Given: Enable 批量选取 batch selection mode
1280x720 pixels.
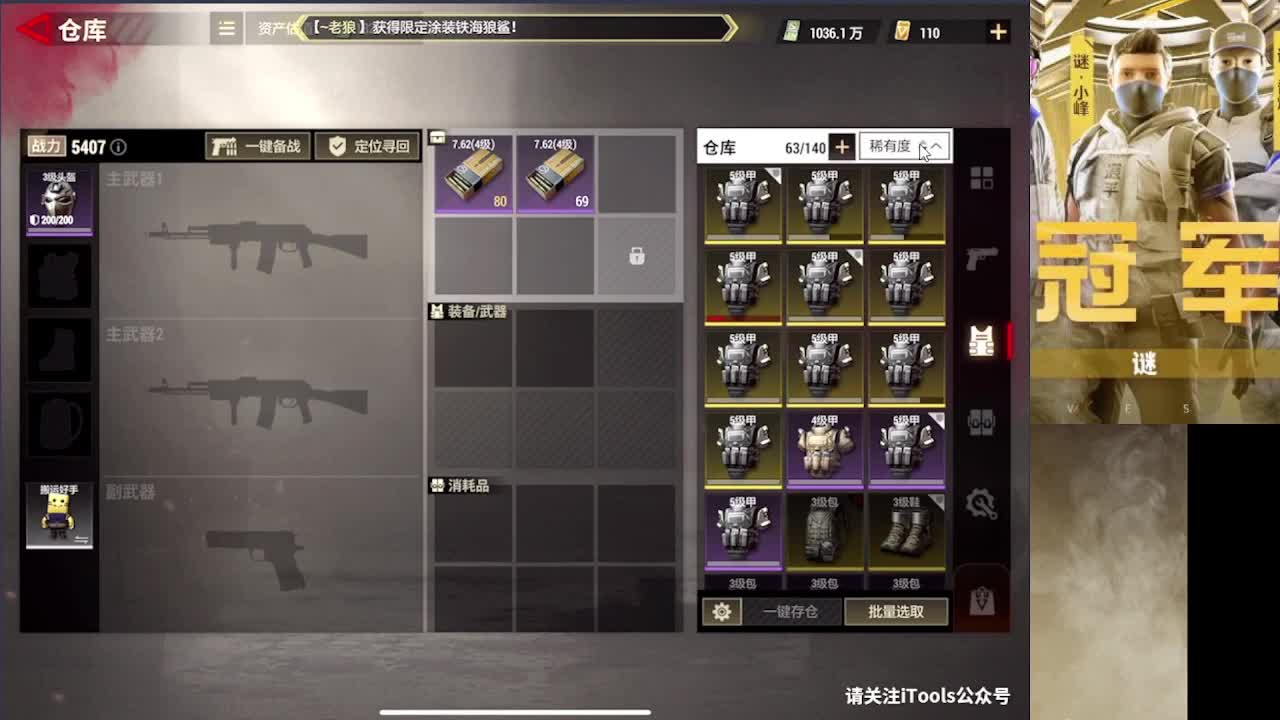Looking at the screenshot, I should pos(897,611).
